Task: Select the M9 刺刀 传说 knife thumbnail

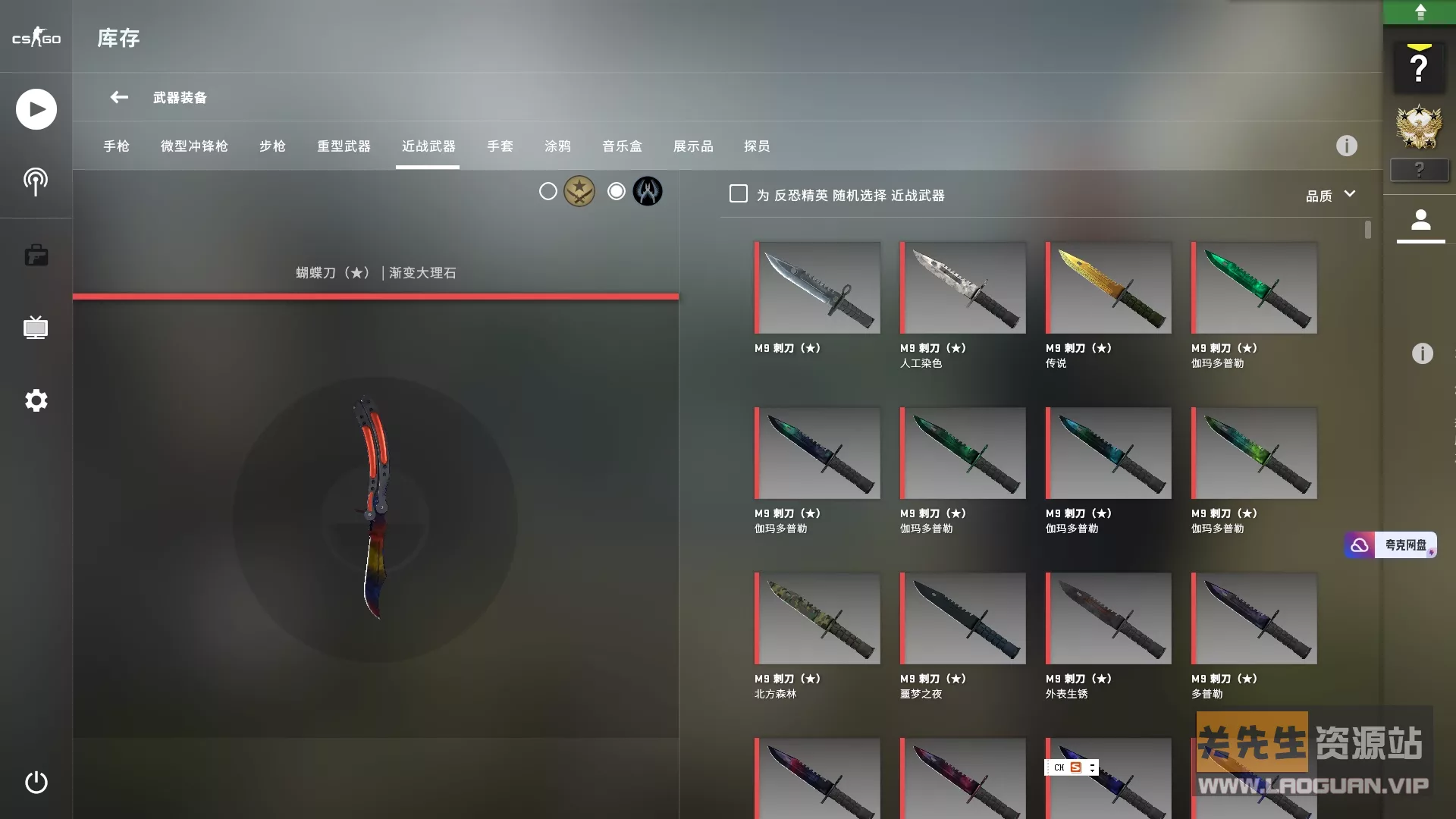Action: click(x=1107, y=287)
